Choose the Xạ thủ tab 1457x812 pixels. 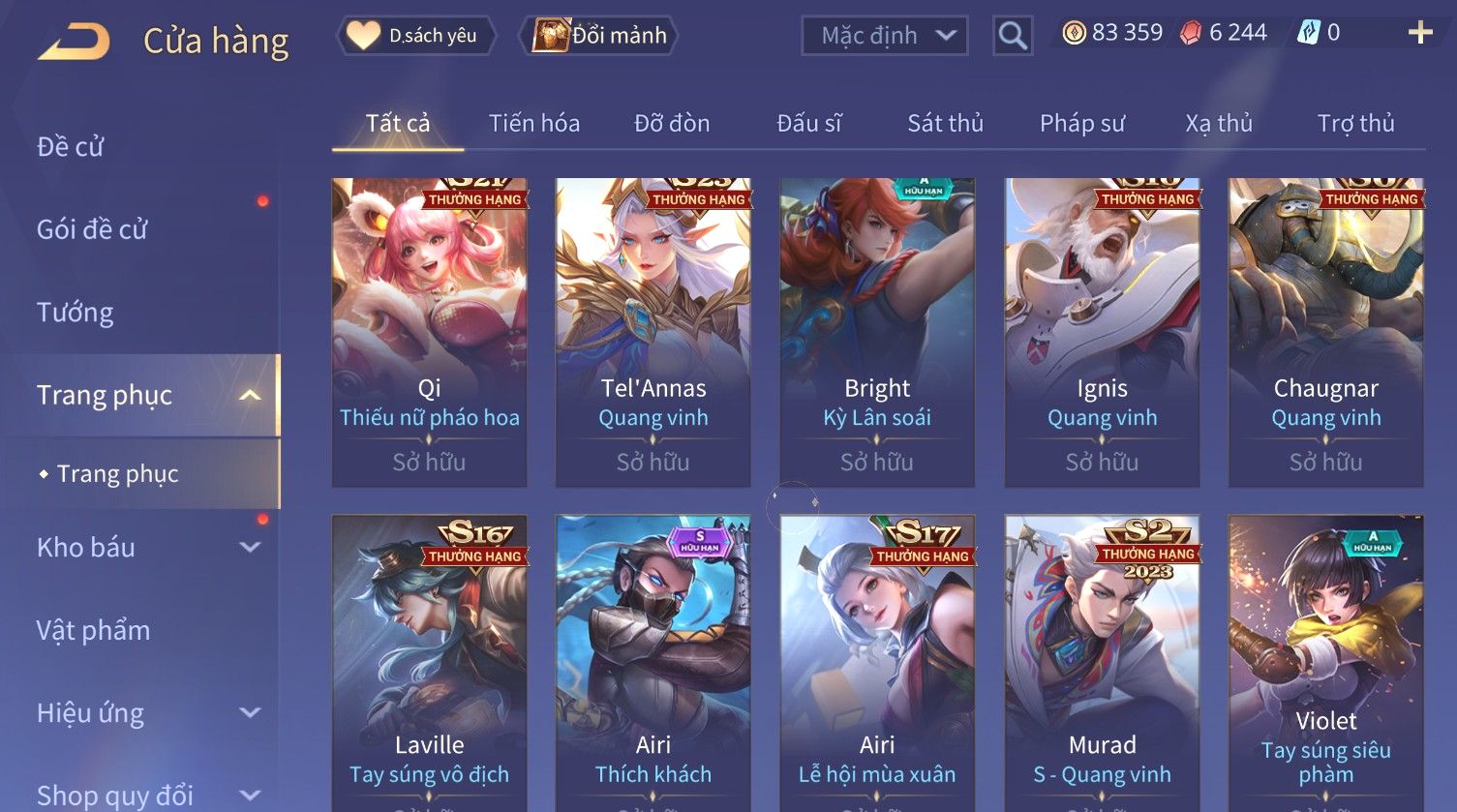click(1219, 124)
